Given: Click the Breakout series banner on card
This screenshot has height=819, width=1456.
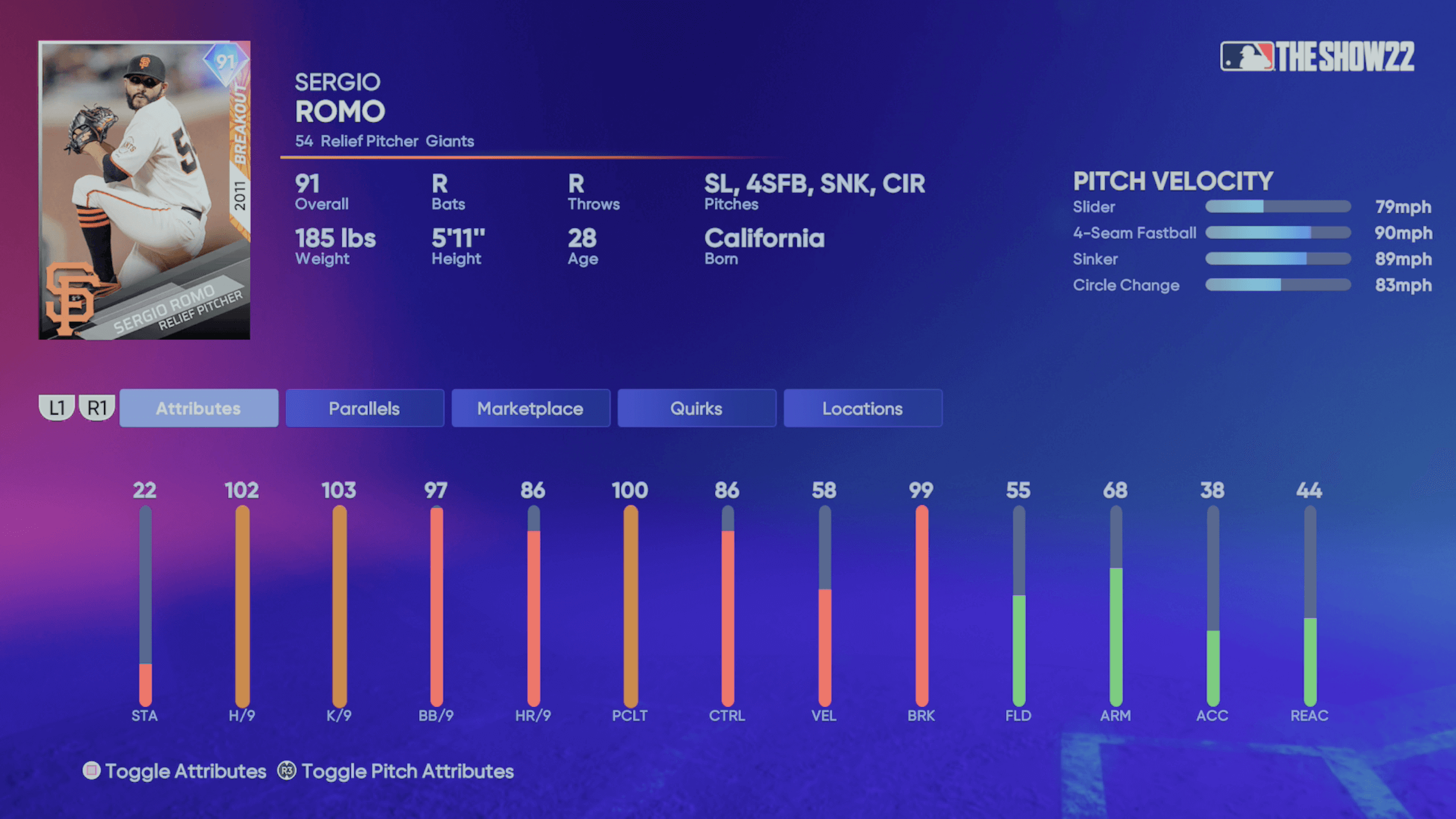Looking at the screenshot, I should 239,122.
